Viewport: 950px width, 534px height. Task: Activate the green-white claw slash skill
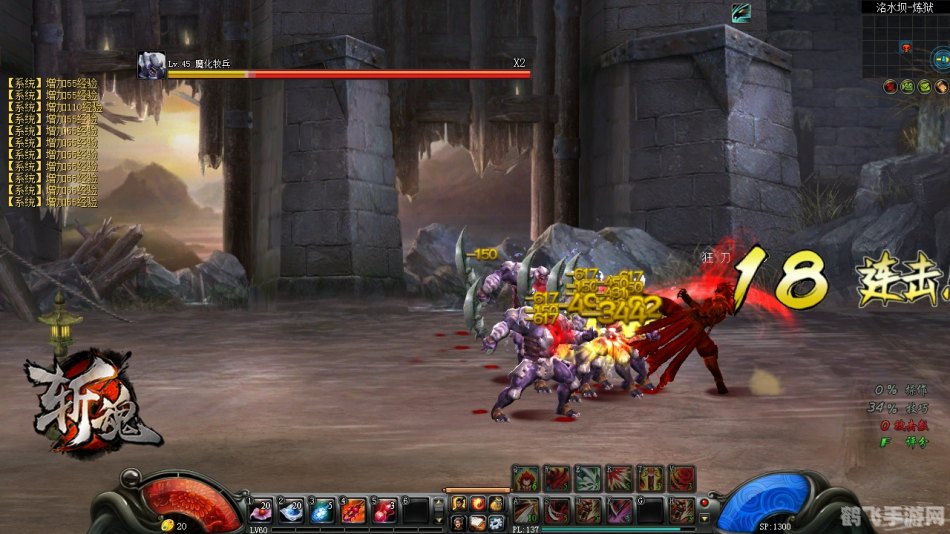point(589,478)
